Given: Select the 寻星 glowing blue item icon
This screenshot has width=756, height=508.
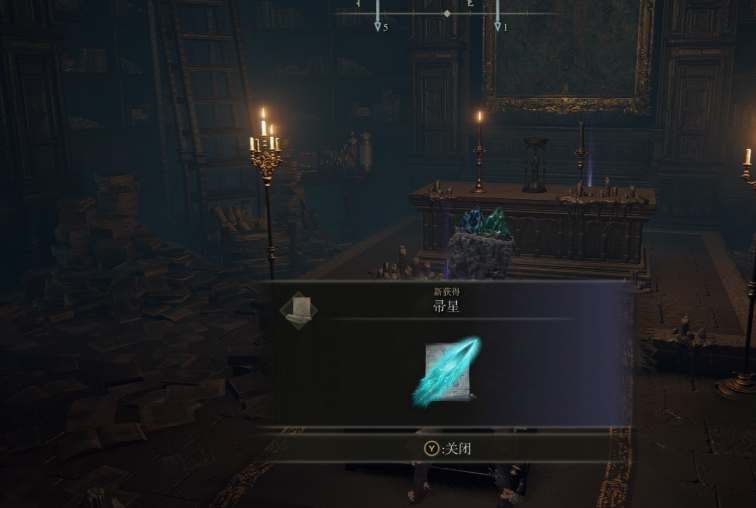Looking at the screenshot, I should tap(446, 372).
